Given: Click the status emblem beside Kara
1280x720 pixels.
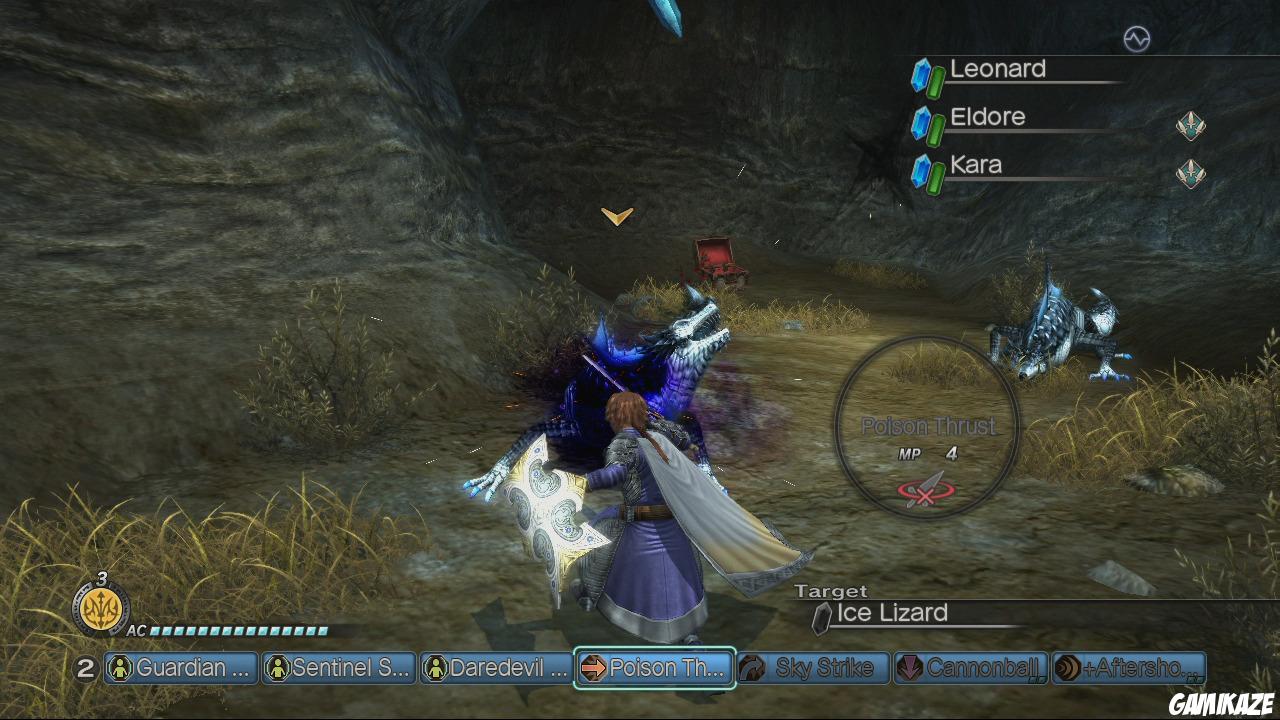Looking at the screenshot, I should tap(1190, 174).
